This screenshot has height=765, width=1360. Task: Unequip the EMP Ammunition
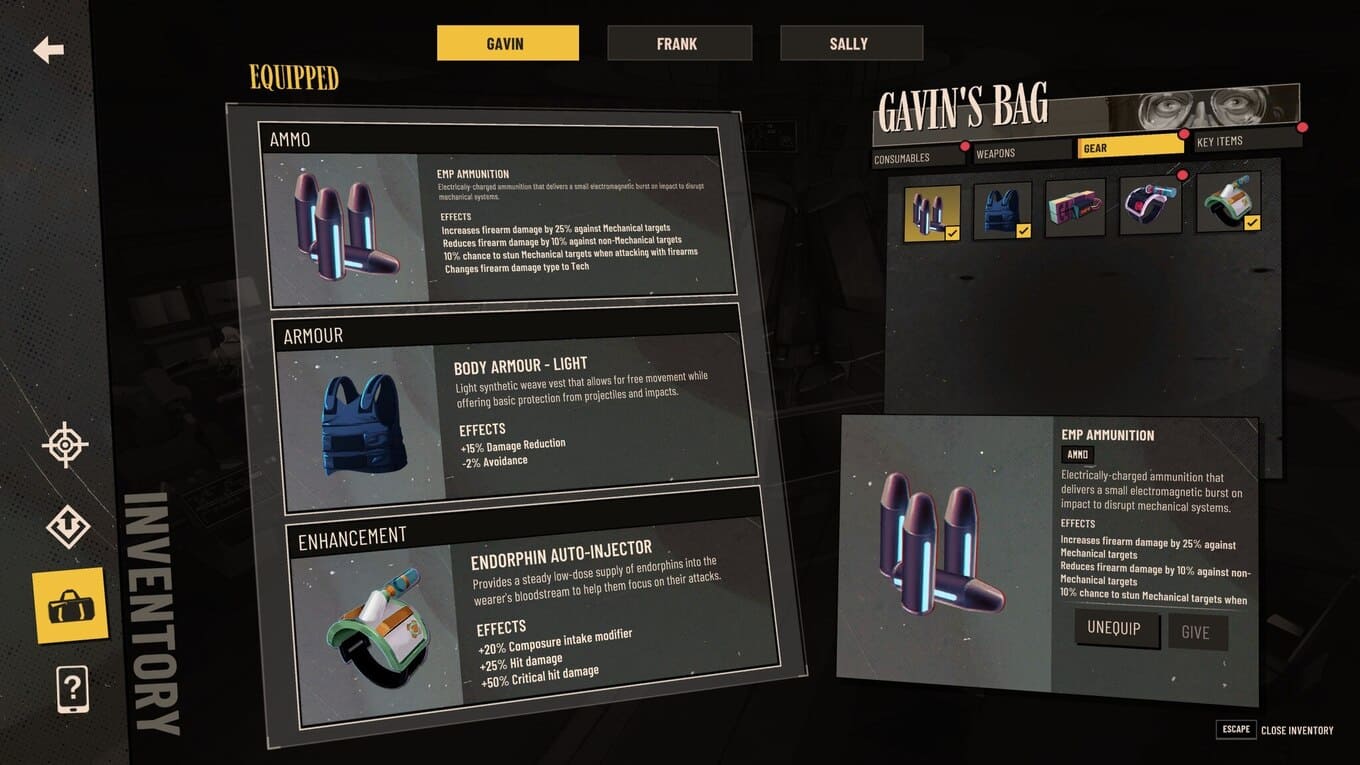click(1116, 631)
